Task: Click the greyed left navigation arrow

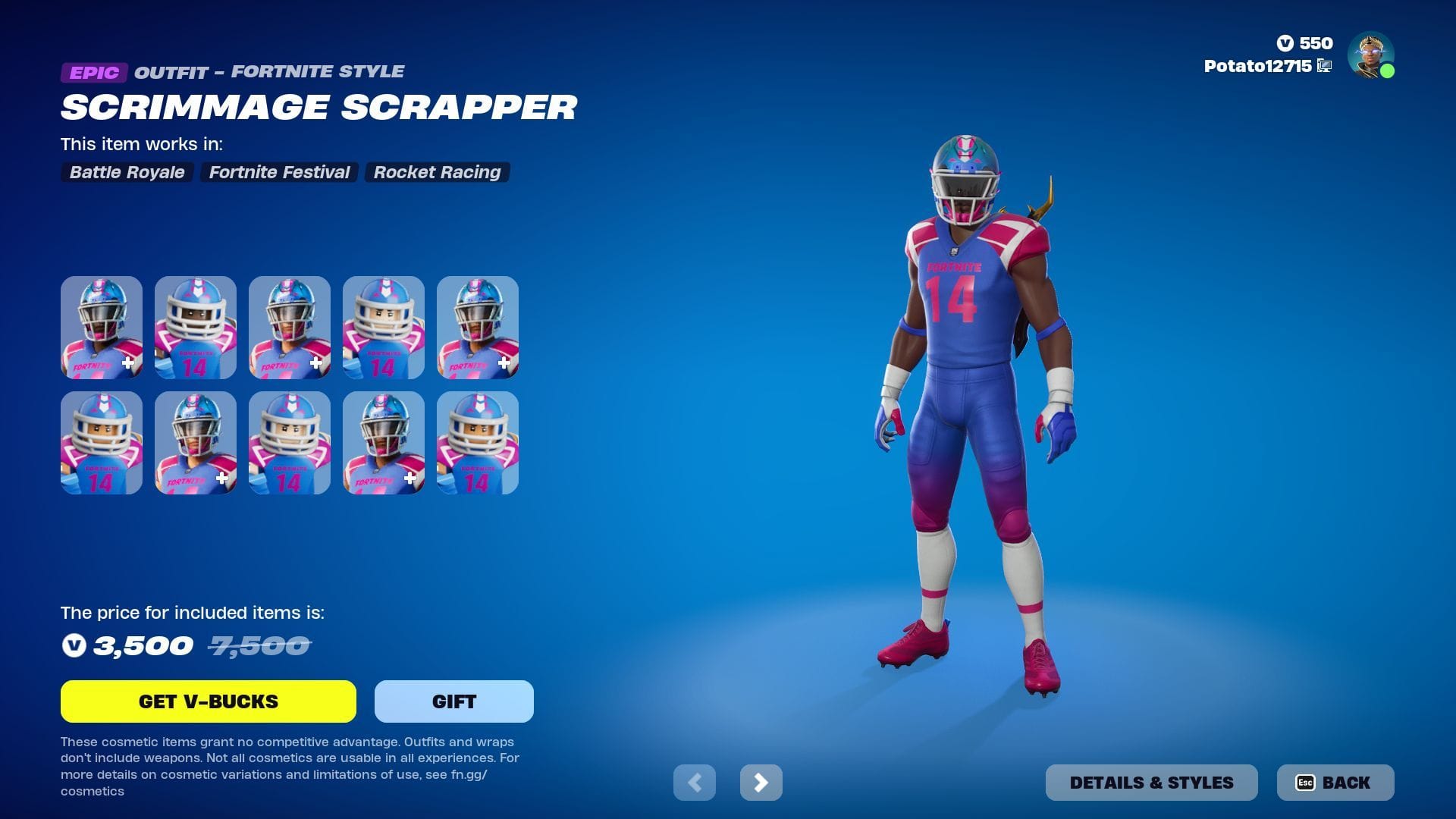Action: tap(695, 782)
